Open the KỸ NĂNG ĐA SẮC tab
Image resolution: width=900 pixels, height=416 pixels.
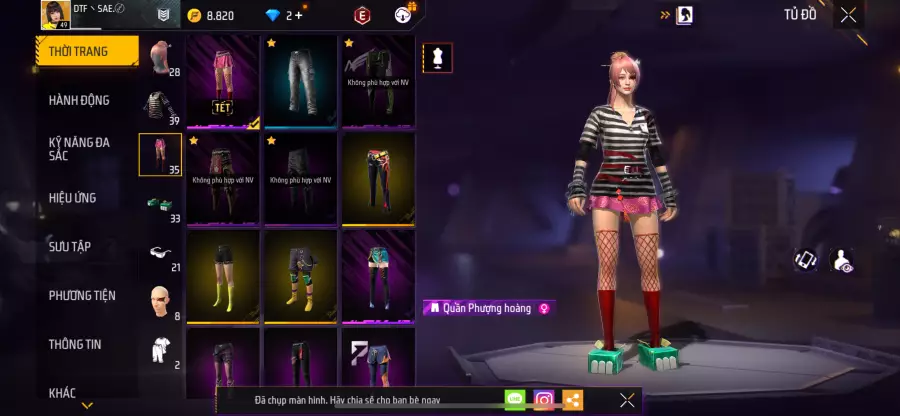point(80,149)
